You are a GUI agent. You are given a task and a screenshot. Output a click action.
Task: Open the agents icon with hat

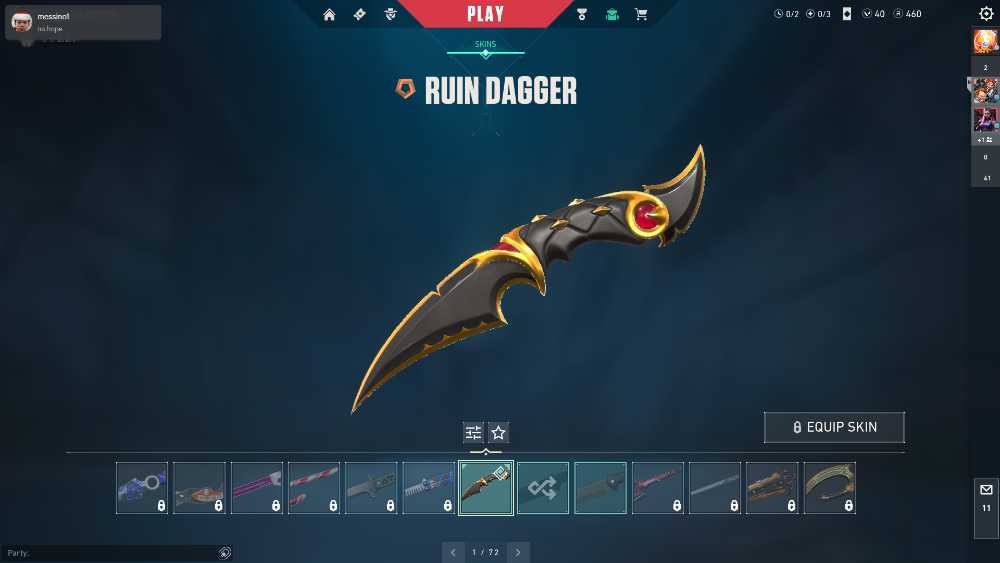[391, 14]
